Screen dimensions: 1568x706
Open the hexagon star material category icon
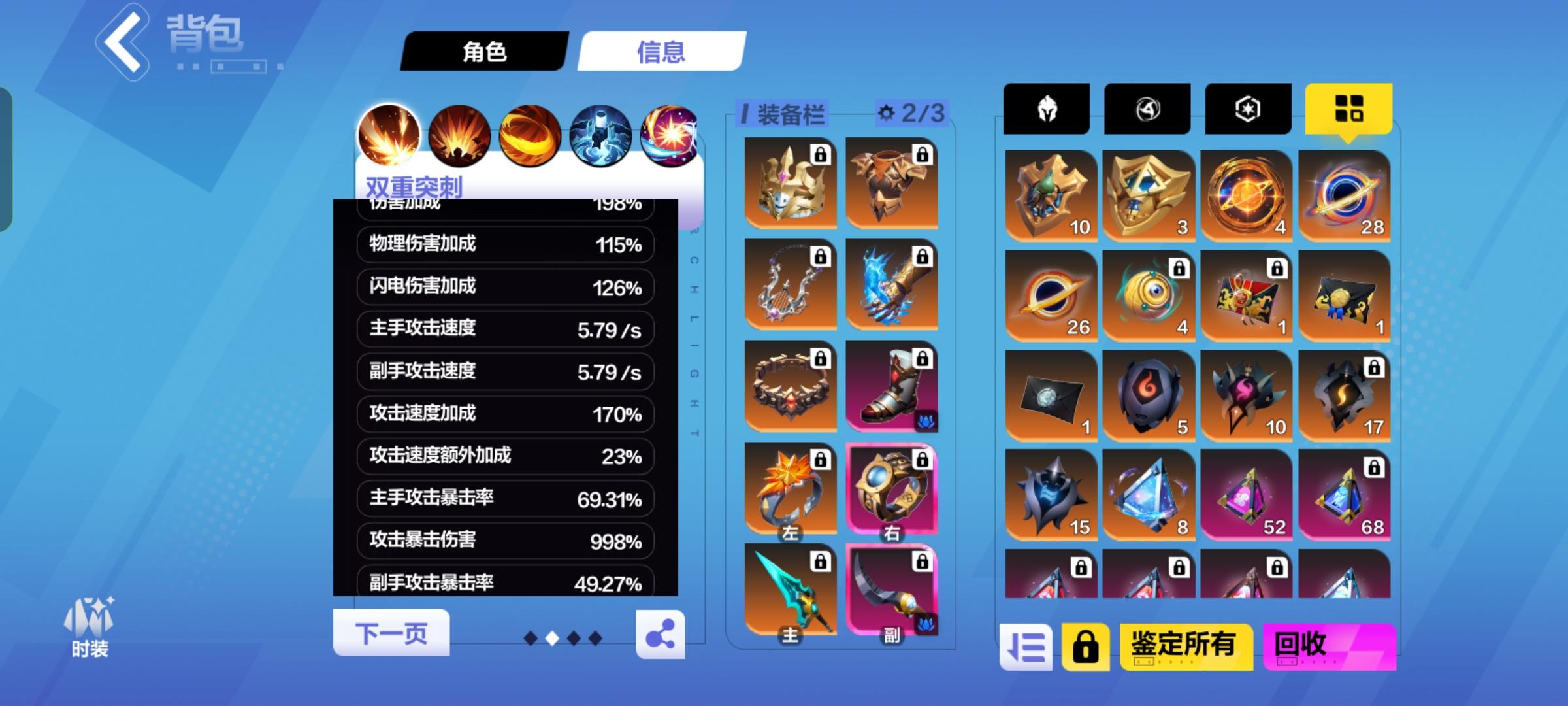click(x=1248, y=109)
